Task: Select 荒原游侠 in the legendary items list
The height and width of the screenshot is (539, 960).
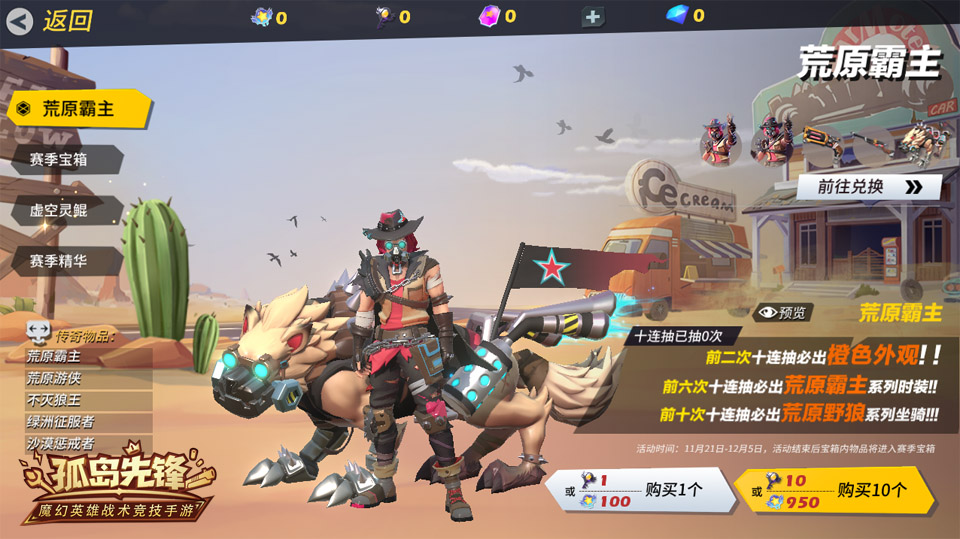Action: click(54, 379)
